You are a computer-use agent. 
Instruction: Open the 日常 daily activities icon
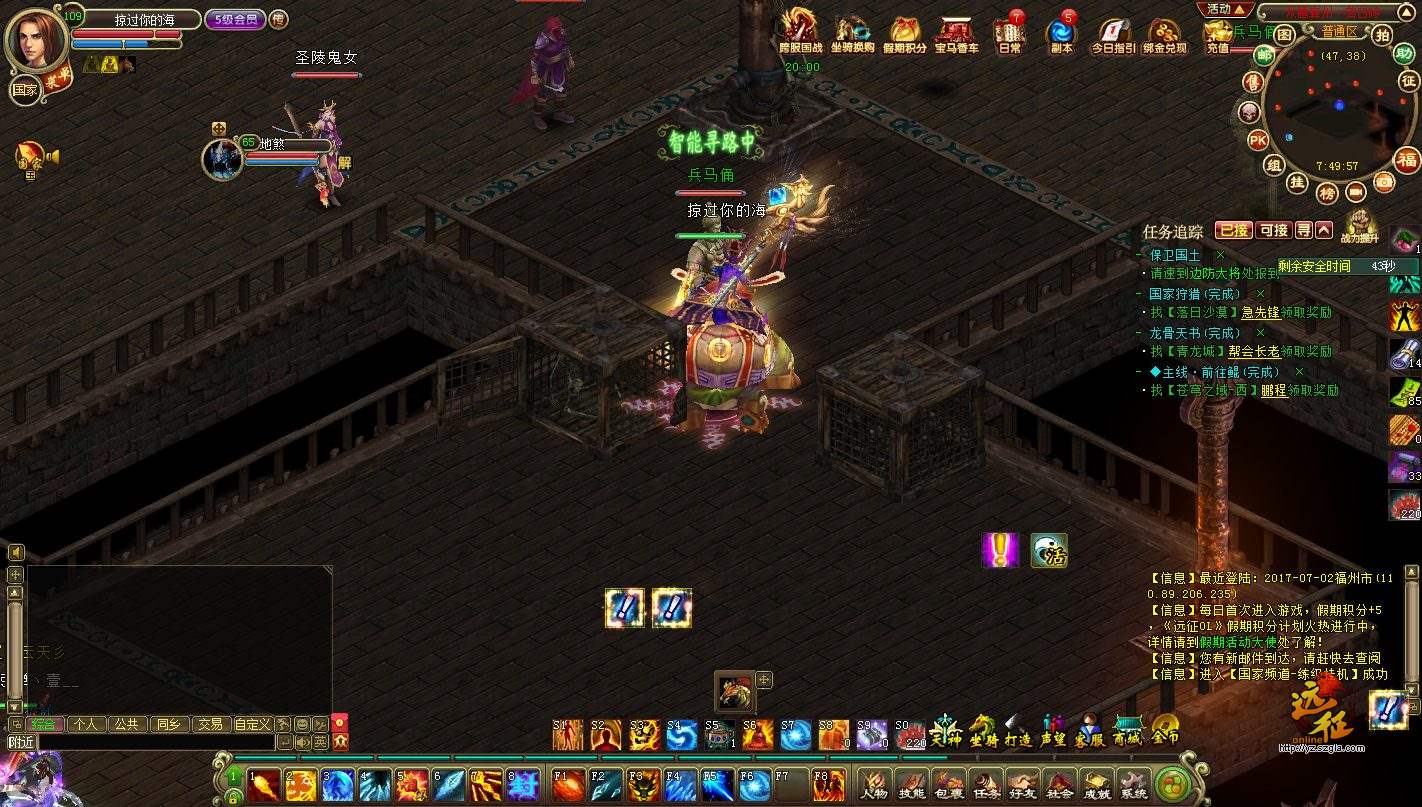click(x=1009, y=36)
